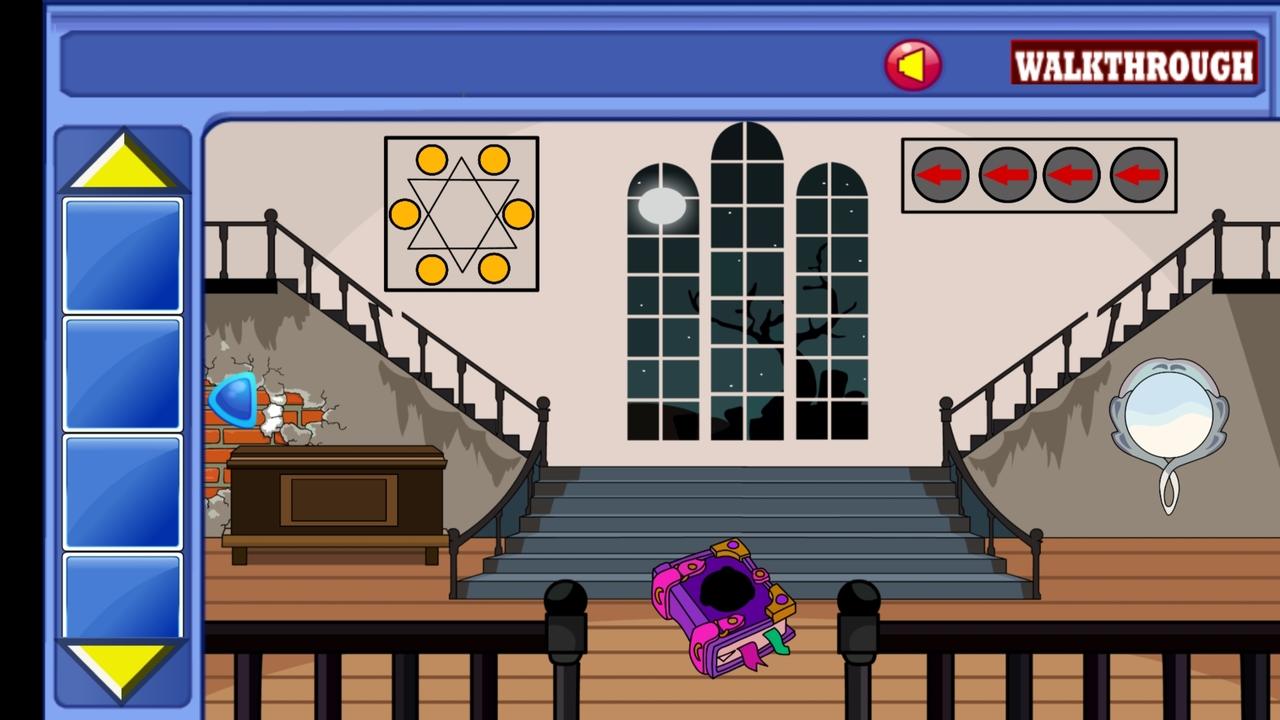This screenshot has width=1280, height=720.
Task: Click the second red arrow button
Action: (x=1007, y=175)
